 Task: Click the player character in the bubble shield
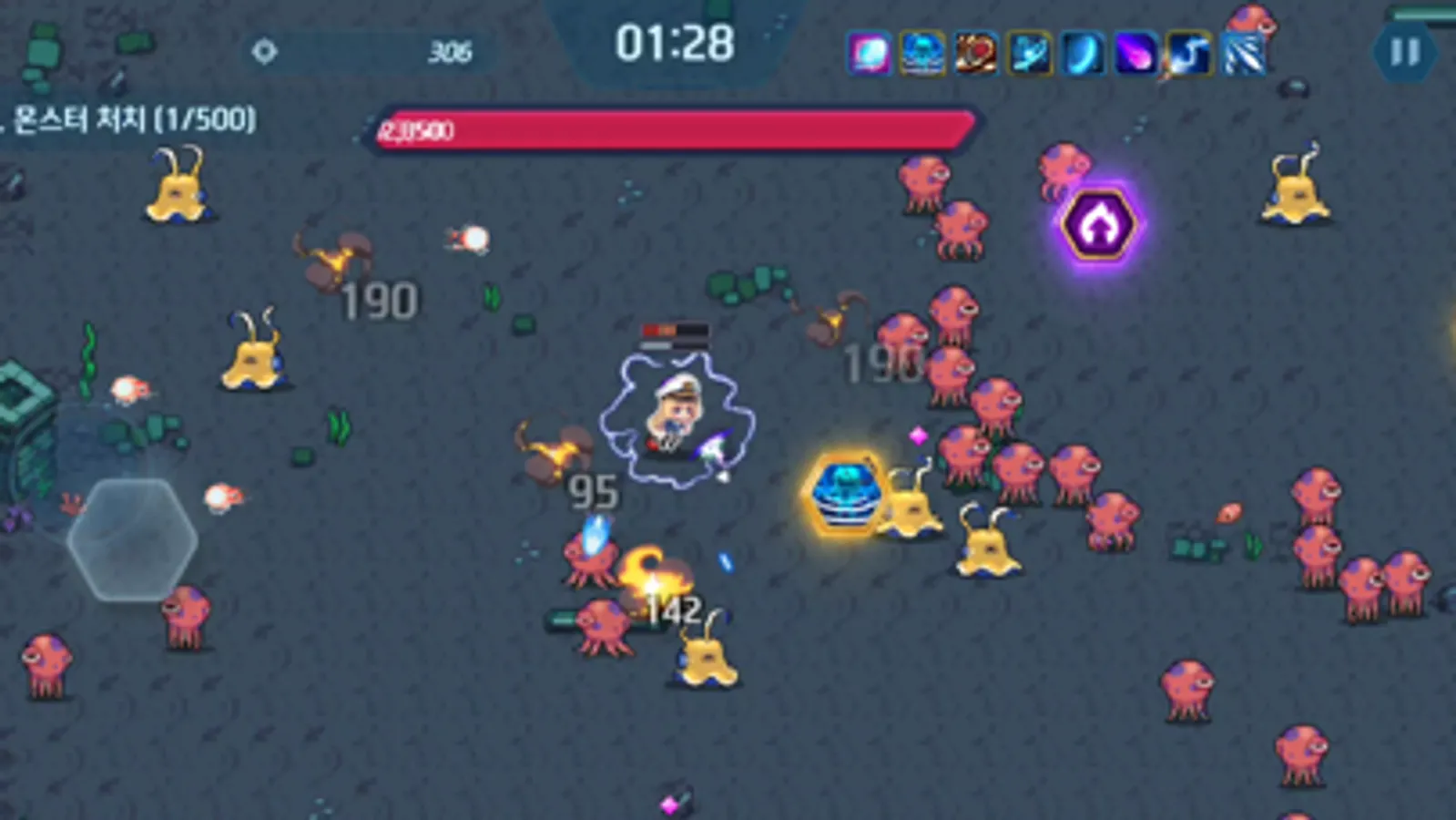click(x=674, y=412)
